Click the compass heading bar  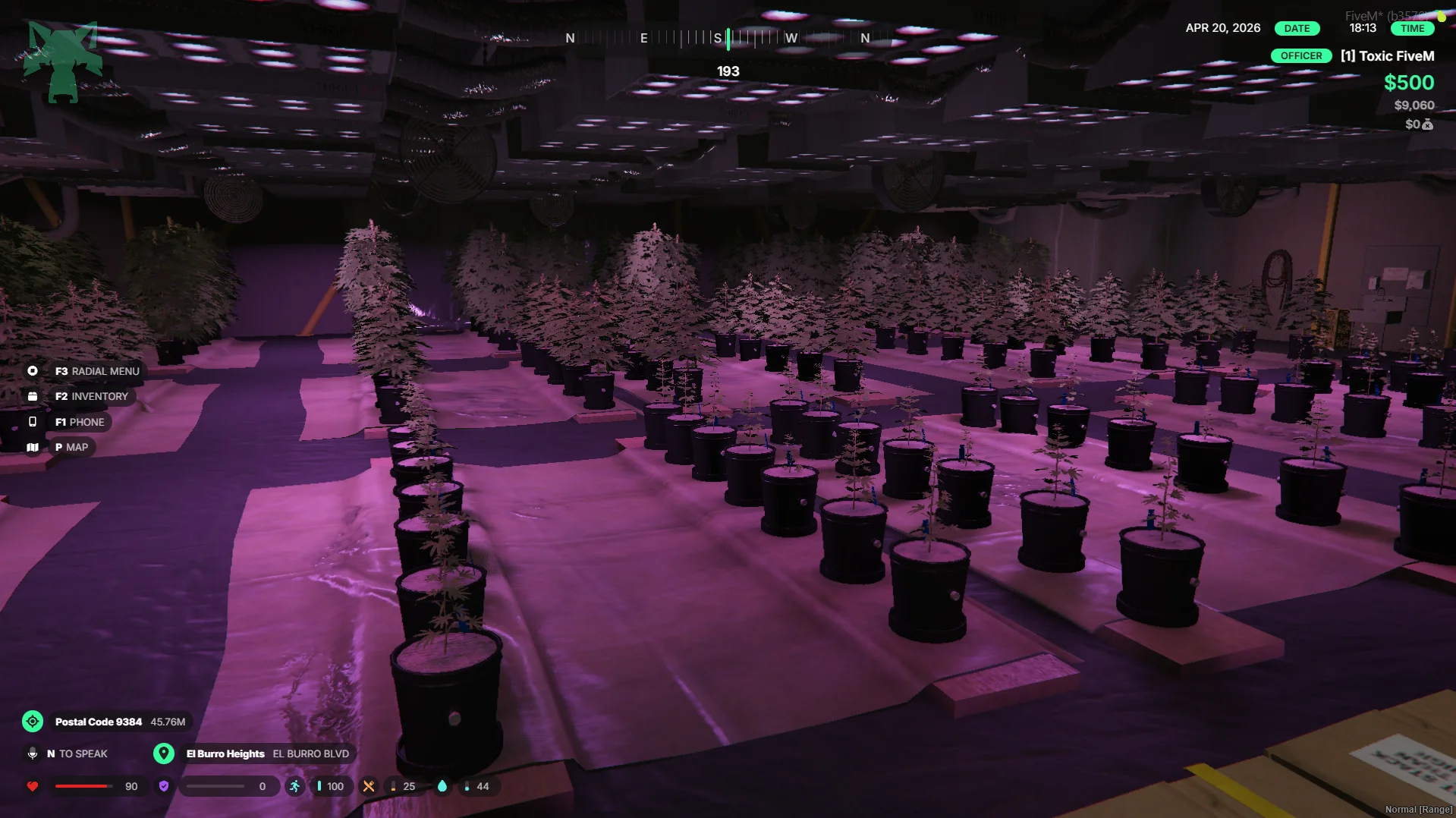pos(717,38)
